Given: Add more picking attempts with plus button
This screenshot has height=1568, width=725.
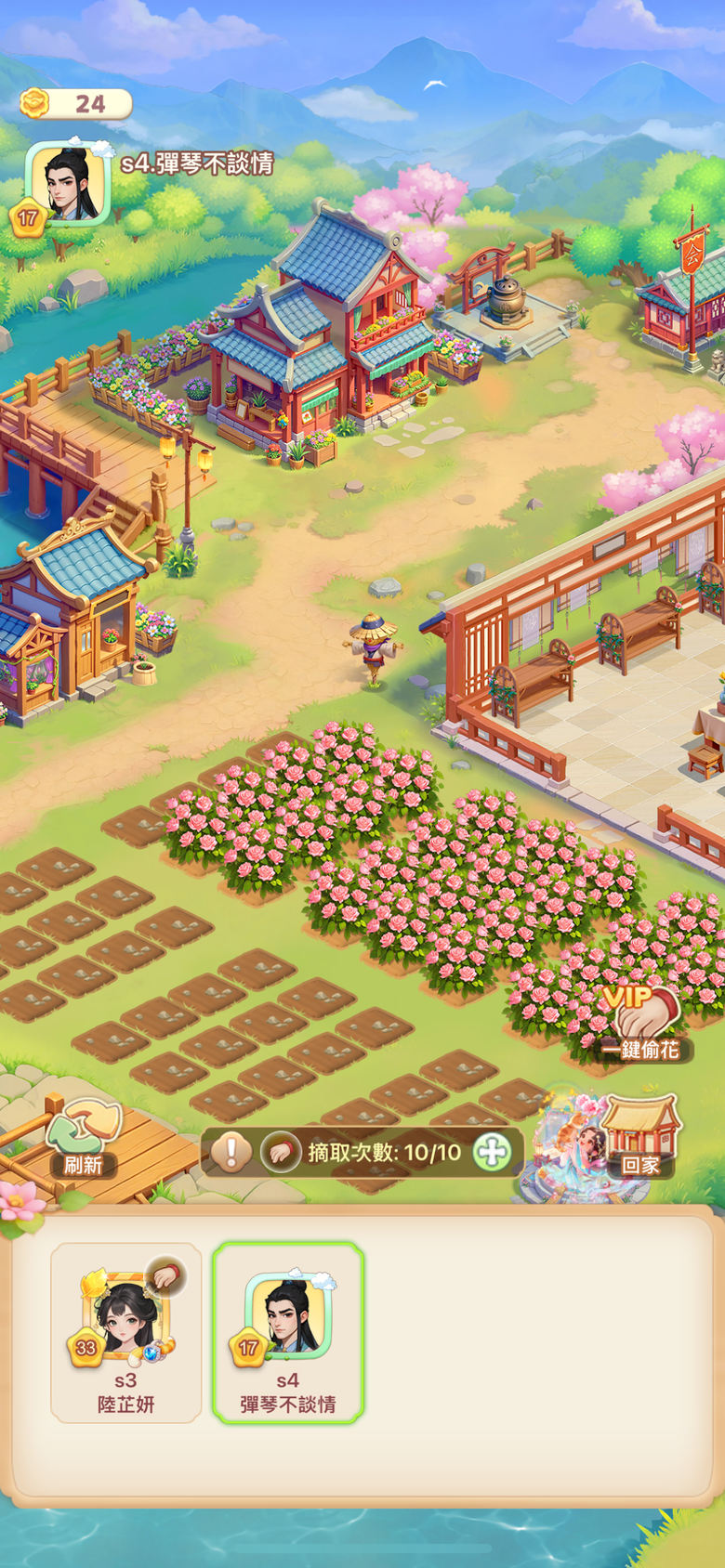Looking at the screenshot, I should tap(492, 1153).
